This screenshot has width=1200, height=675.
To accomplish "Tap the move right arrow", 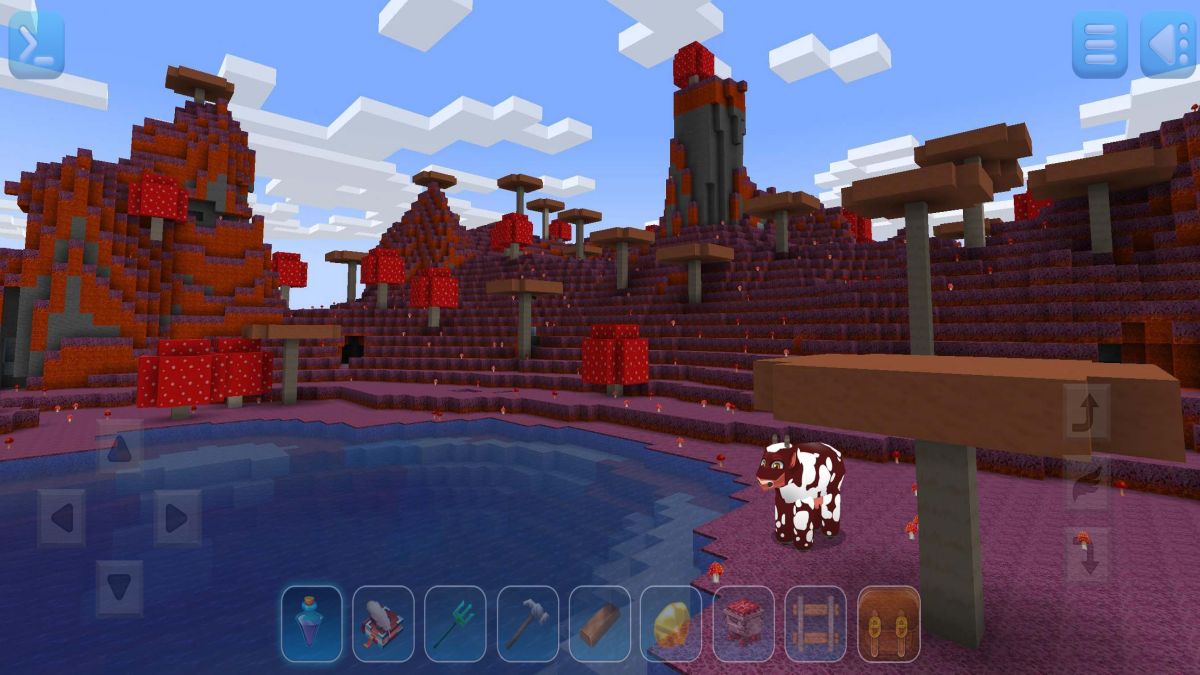I will click(177, 518).
